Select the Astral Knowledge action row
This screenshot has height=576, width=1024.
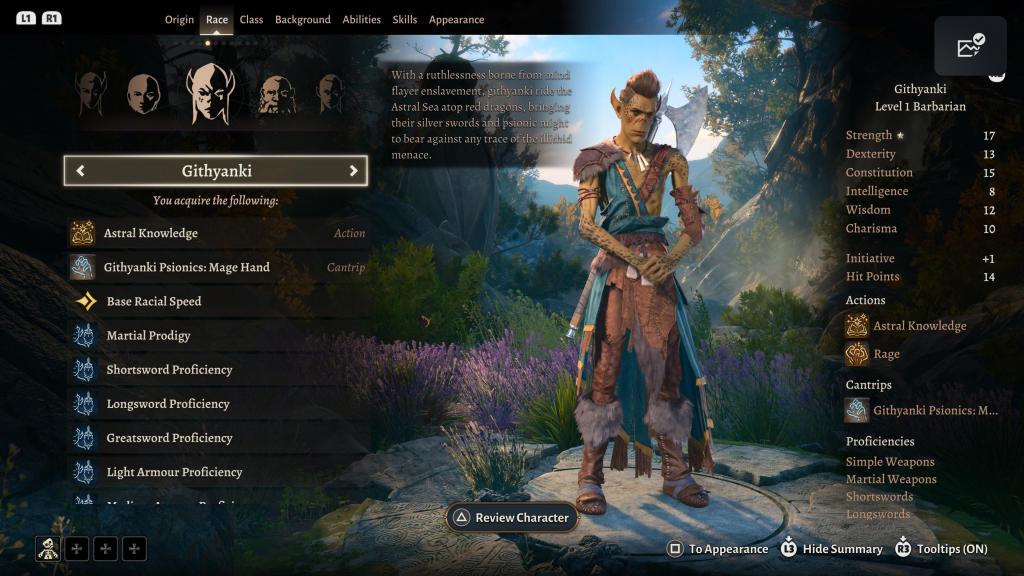coord(216,233)
